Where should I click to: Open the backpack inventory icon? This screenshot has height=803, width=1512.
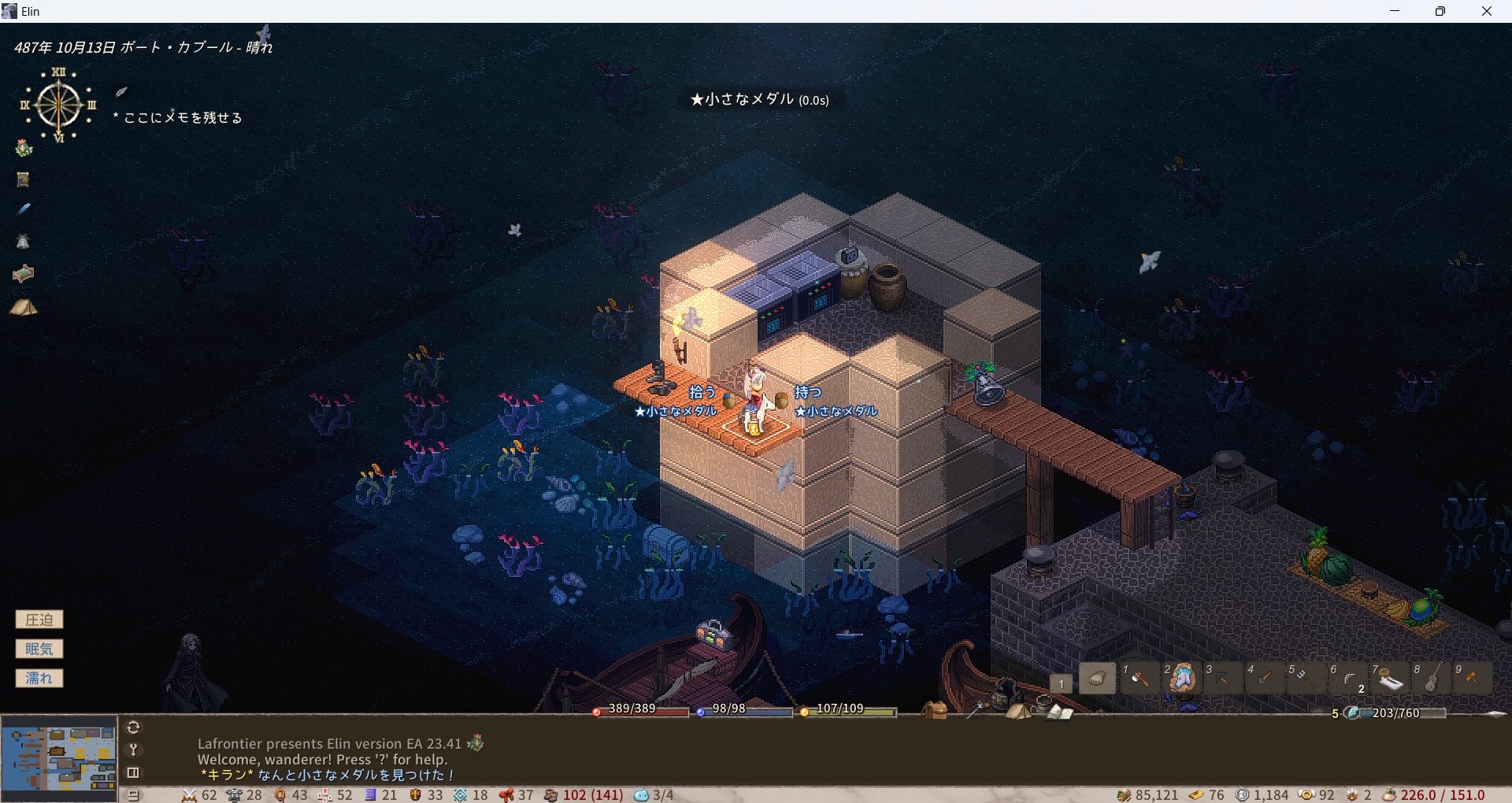(x=935, y=710)
